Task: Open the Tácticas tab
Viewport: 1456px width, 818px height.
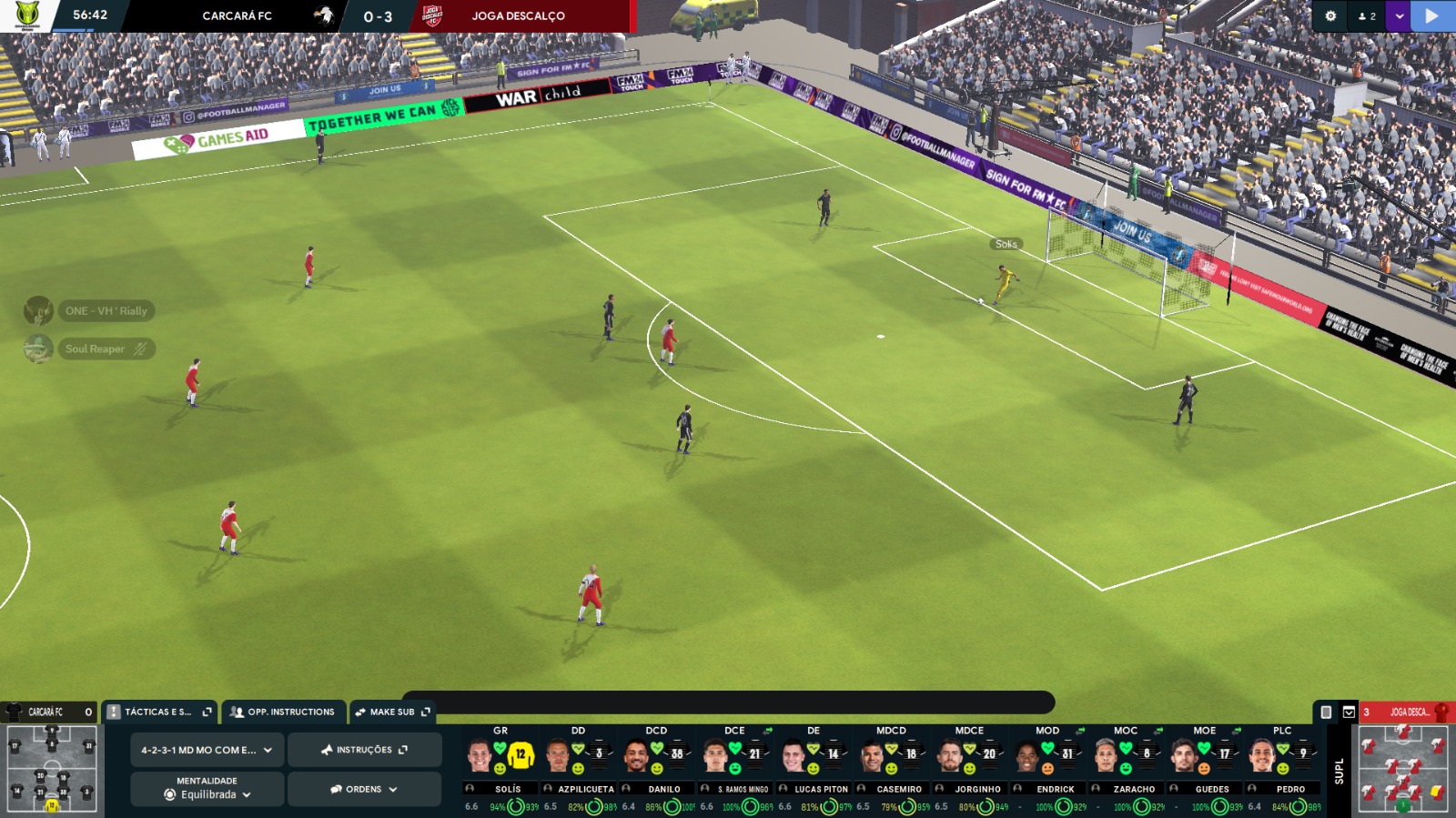Action: (158, 712)
